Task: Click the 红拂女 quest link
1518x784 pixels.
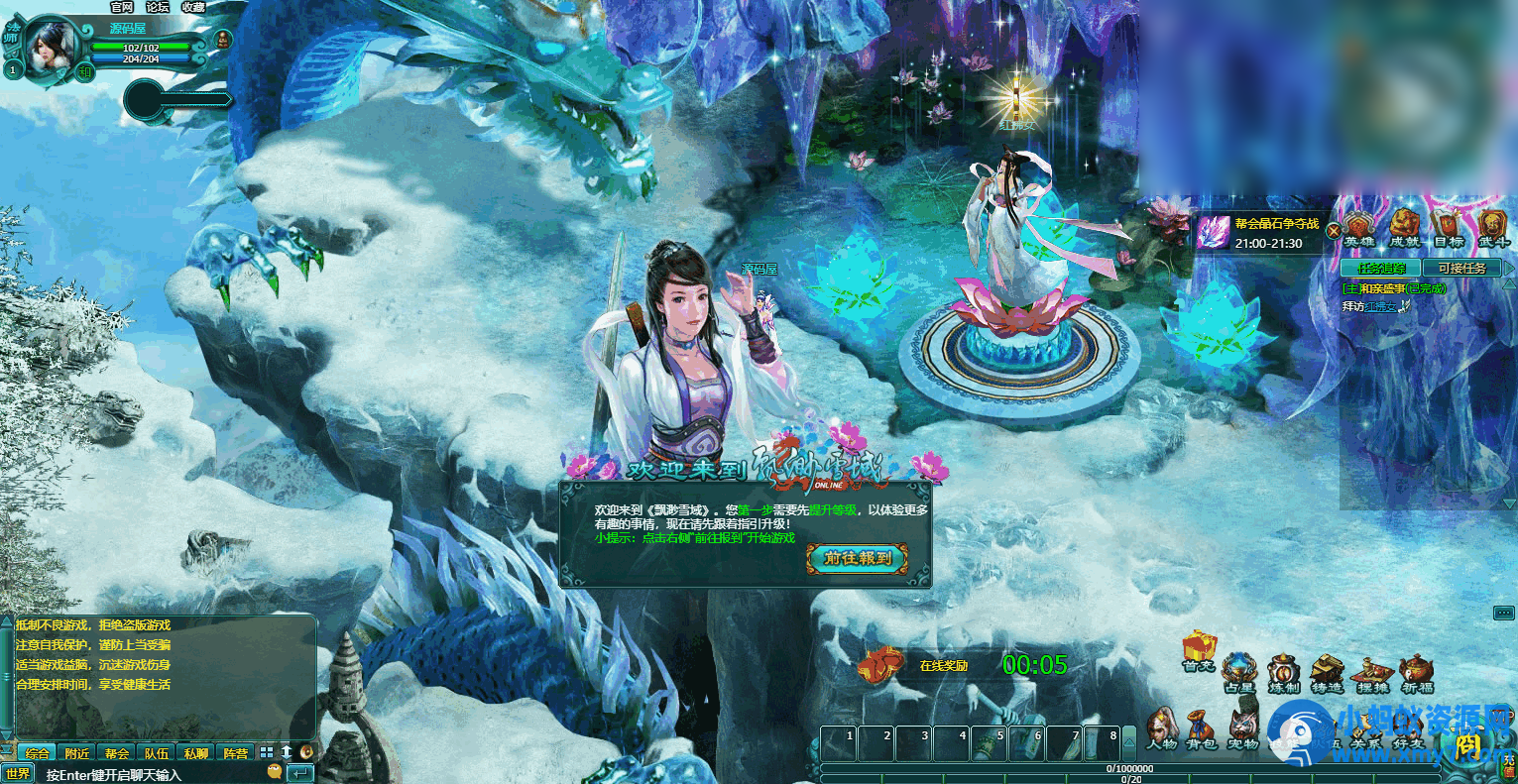Action: point(1380,306)
